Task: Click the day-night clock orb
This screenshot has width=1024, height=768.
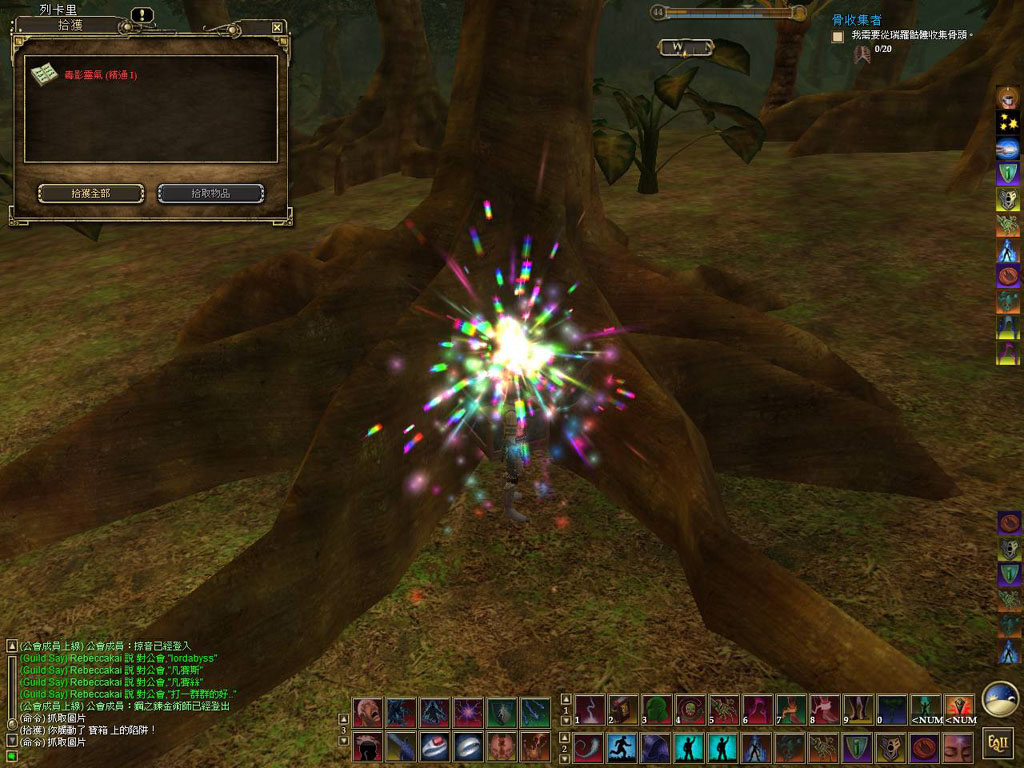Action: click(999, 700)
